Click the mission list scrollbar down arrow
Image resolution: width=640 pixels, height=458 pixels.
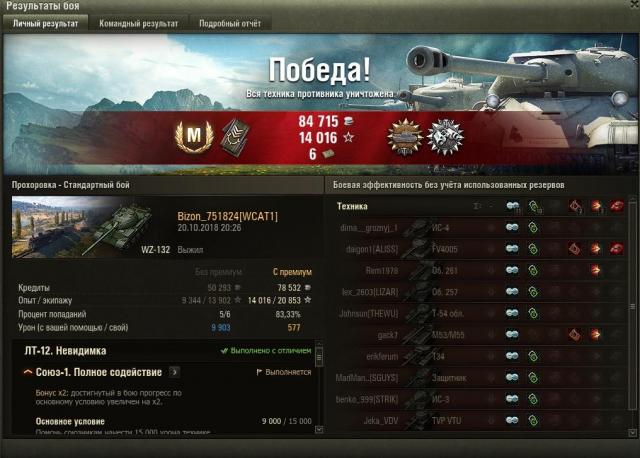click(319, 430)
